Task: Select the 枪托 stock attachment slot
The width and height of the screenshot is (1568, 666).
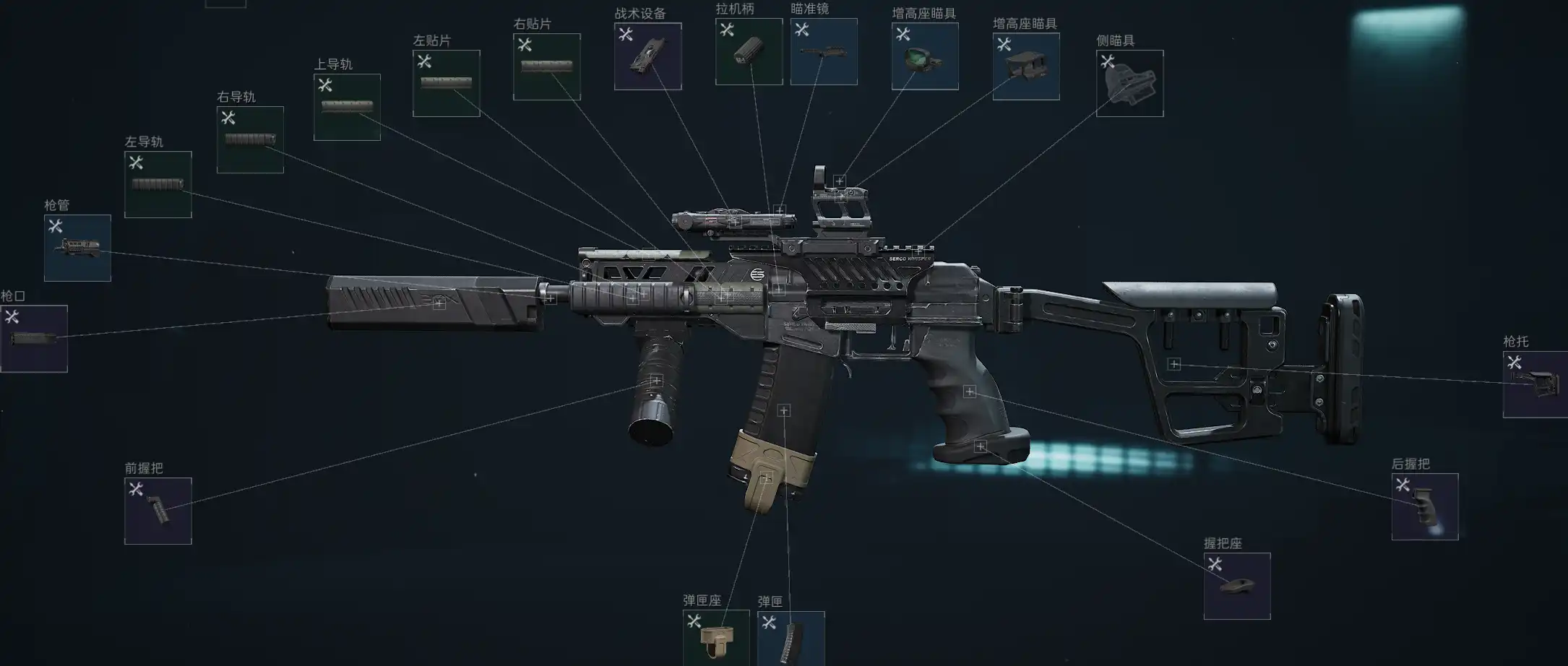Action: 1535,384
